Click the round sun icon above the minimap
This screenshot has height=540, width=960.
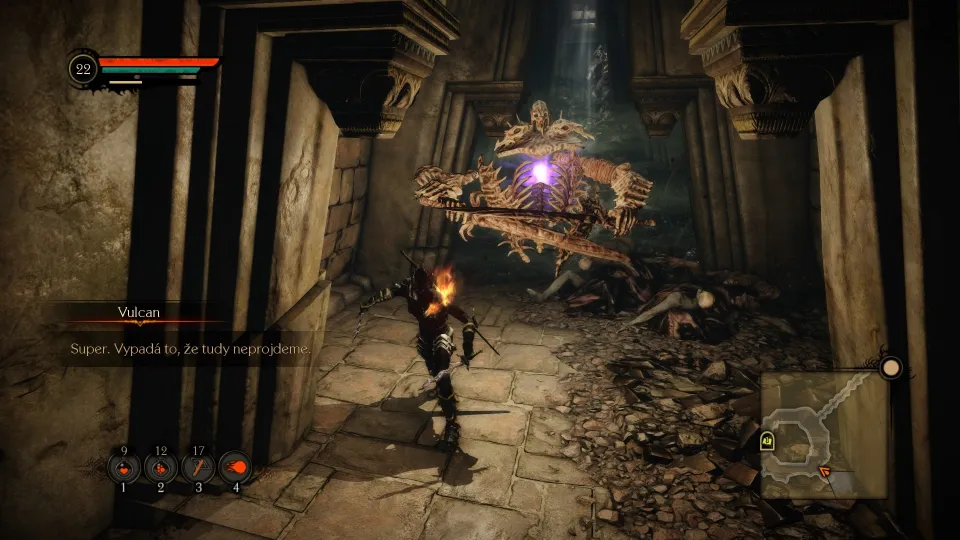pos(890,368)
